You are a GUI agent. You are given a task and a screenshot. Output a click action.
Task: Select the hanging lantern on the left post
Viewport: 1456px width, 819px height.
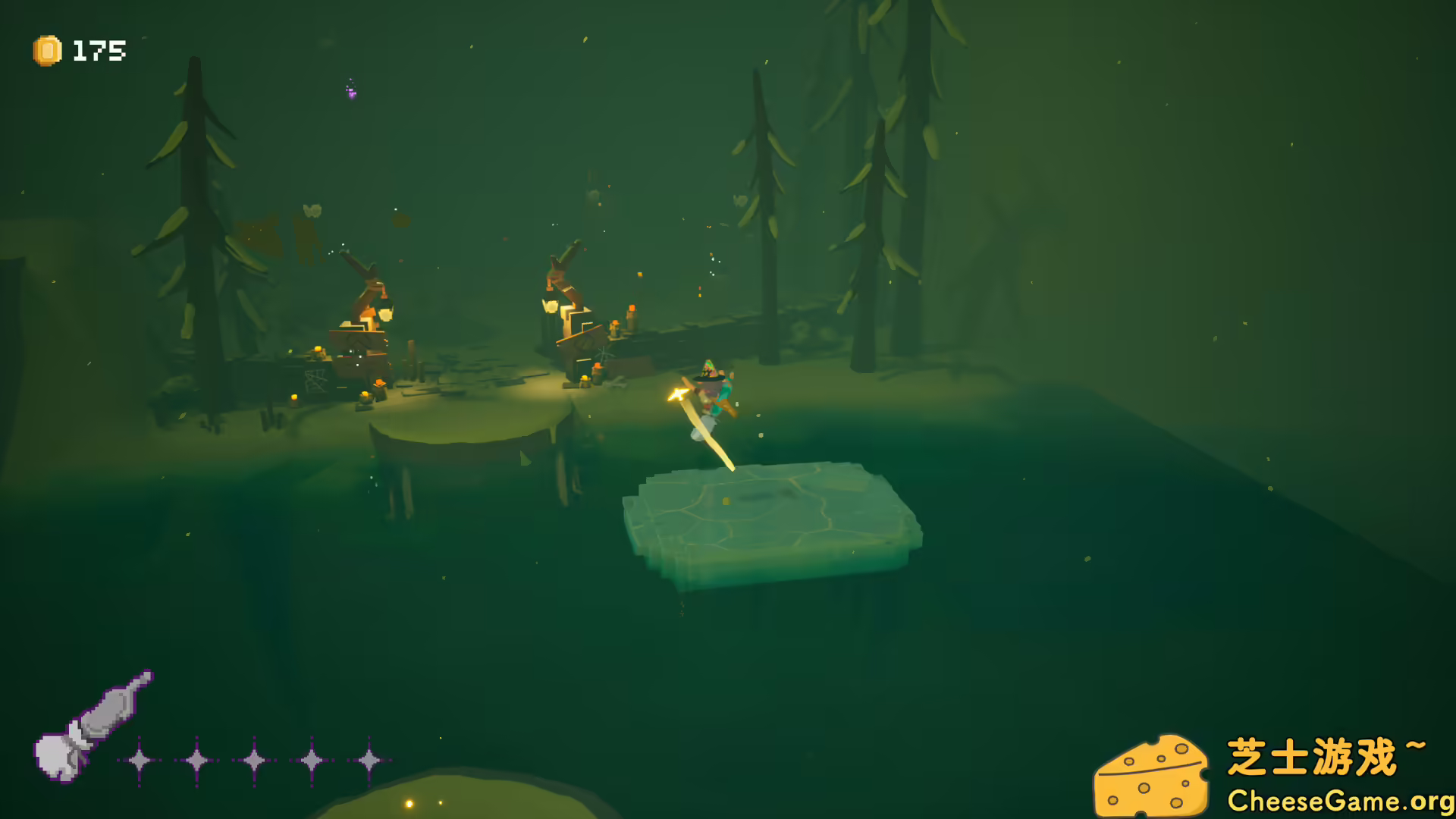tap(386, 312)
